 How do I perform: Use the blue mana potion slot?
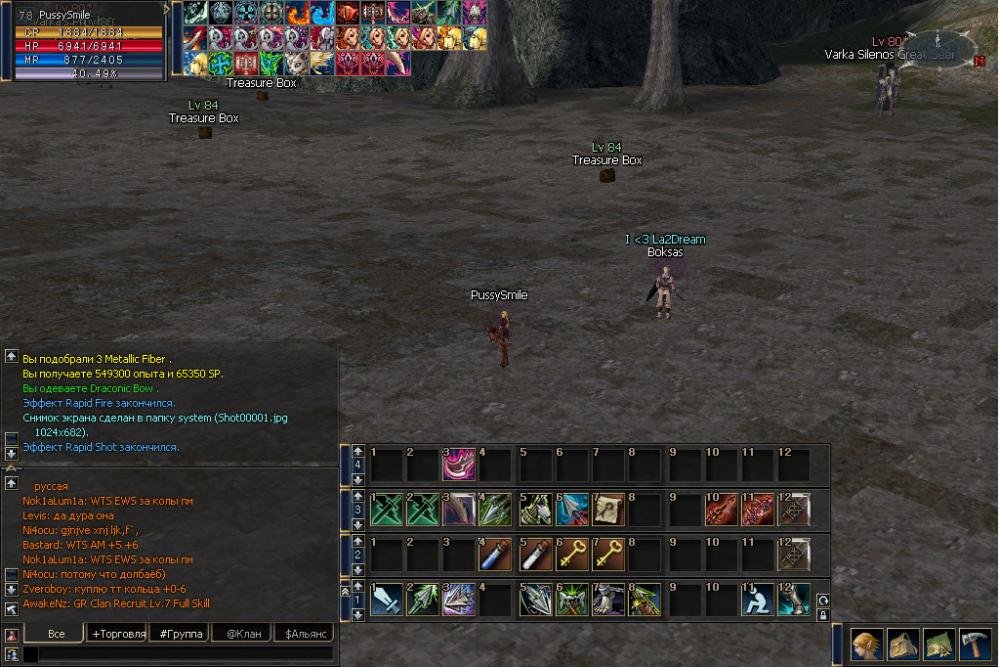coord(497,553)
